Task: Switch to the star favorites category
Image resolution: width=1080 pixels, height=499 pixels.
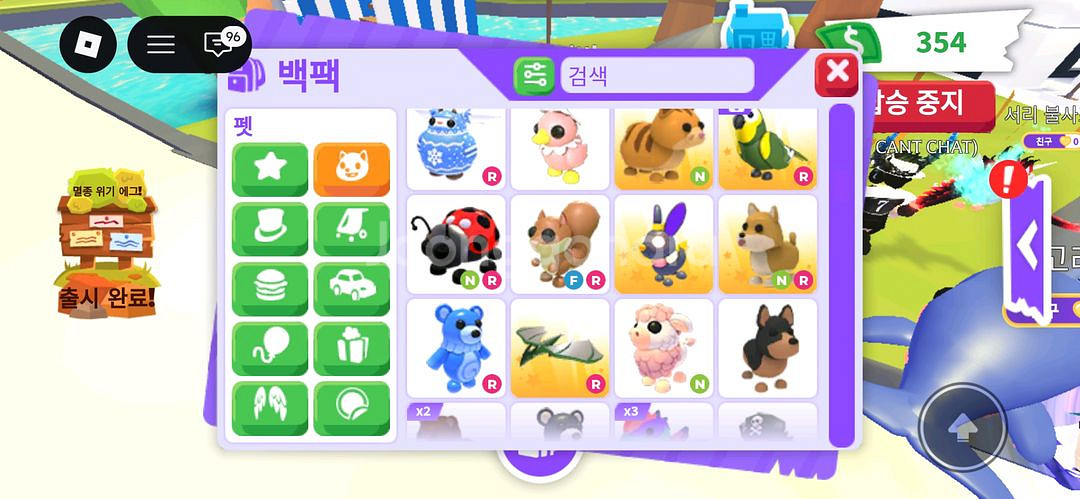Action: [x=270, y=169]
